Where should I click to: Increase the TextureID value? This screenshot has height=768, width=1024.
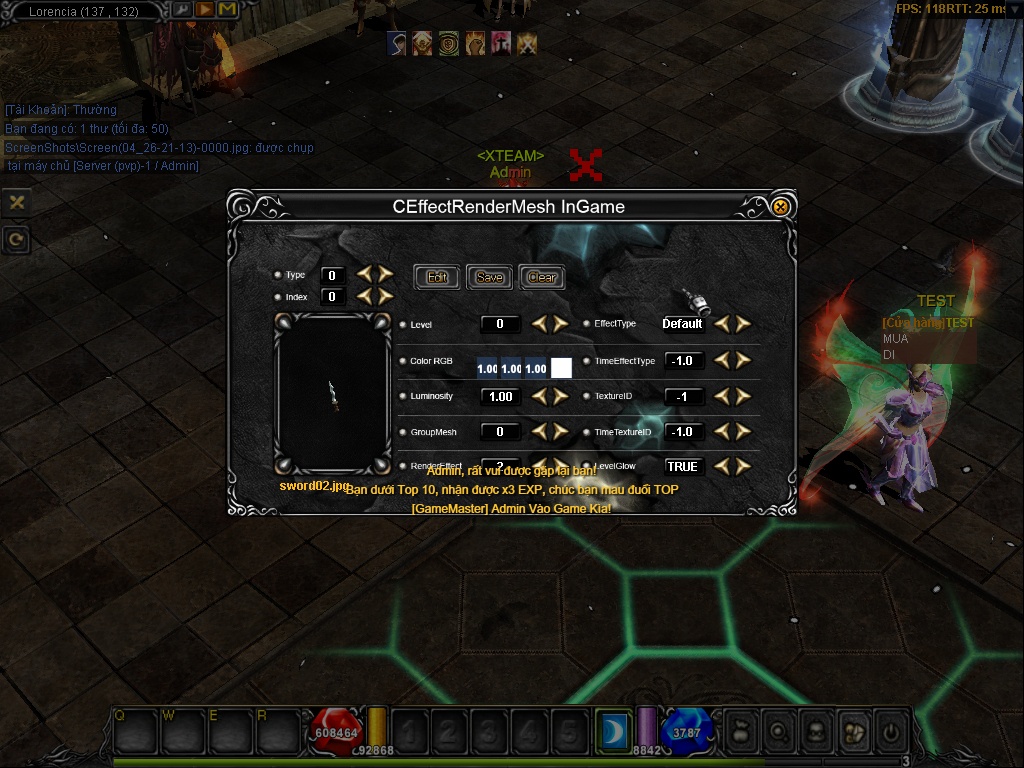coord(743,396)
